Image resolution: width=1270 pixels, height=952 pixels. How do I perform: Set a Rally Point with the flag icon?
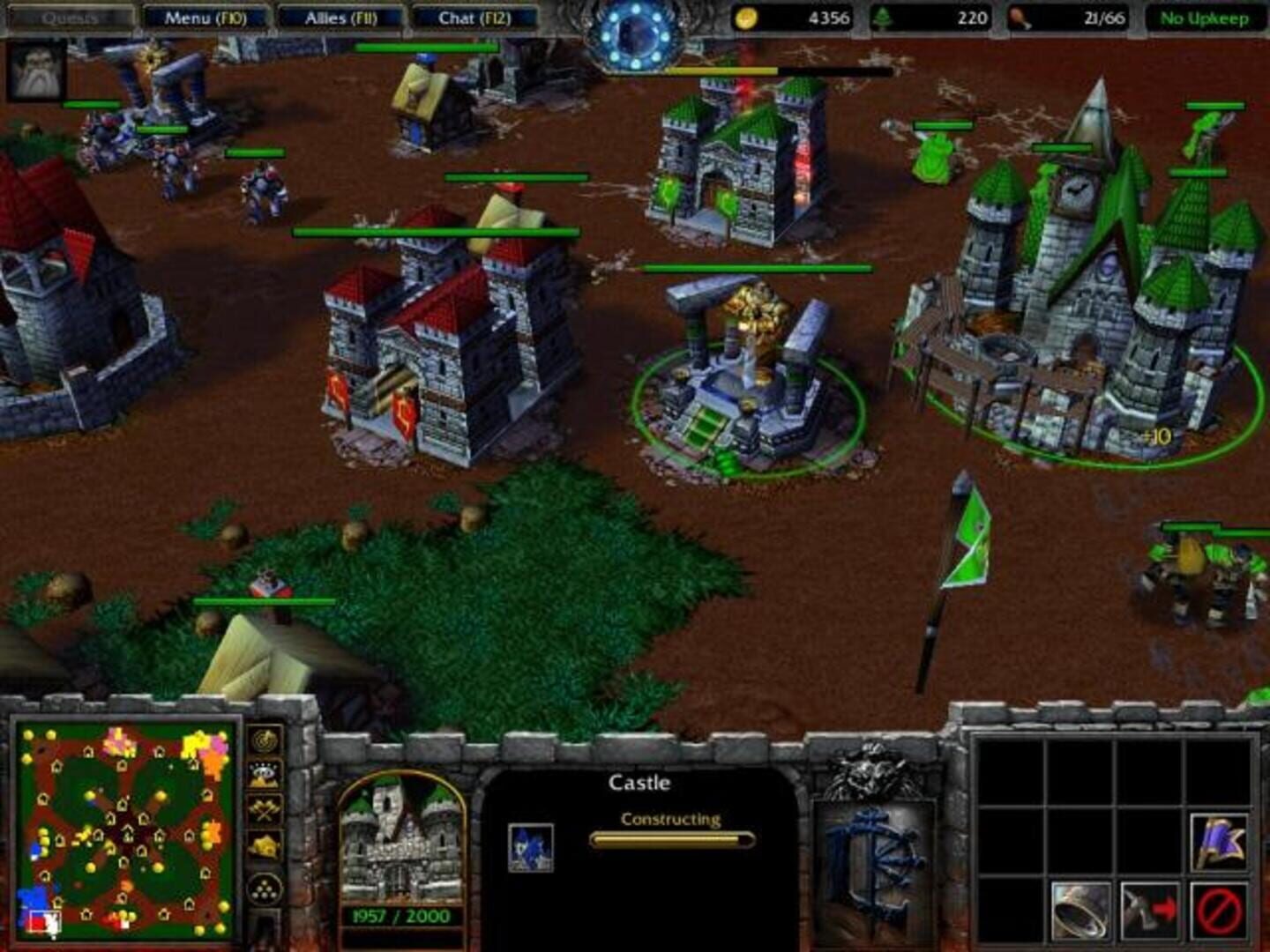tap(1220, 844)
